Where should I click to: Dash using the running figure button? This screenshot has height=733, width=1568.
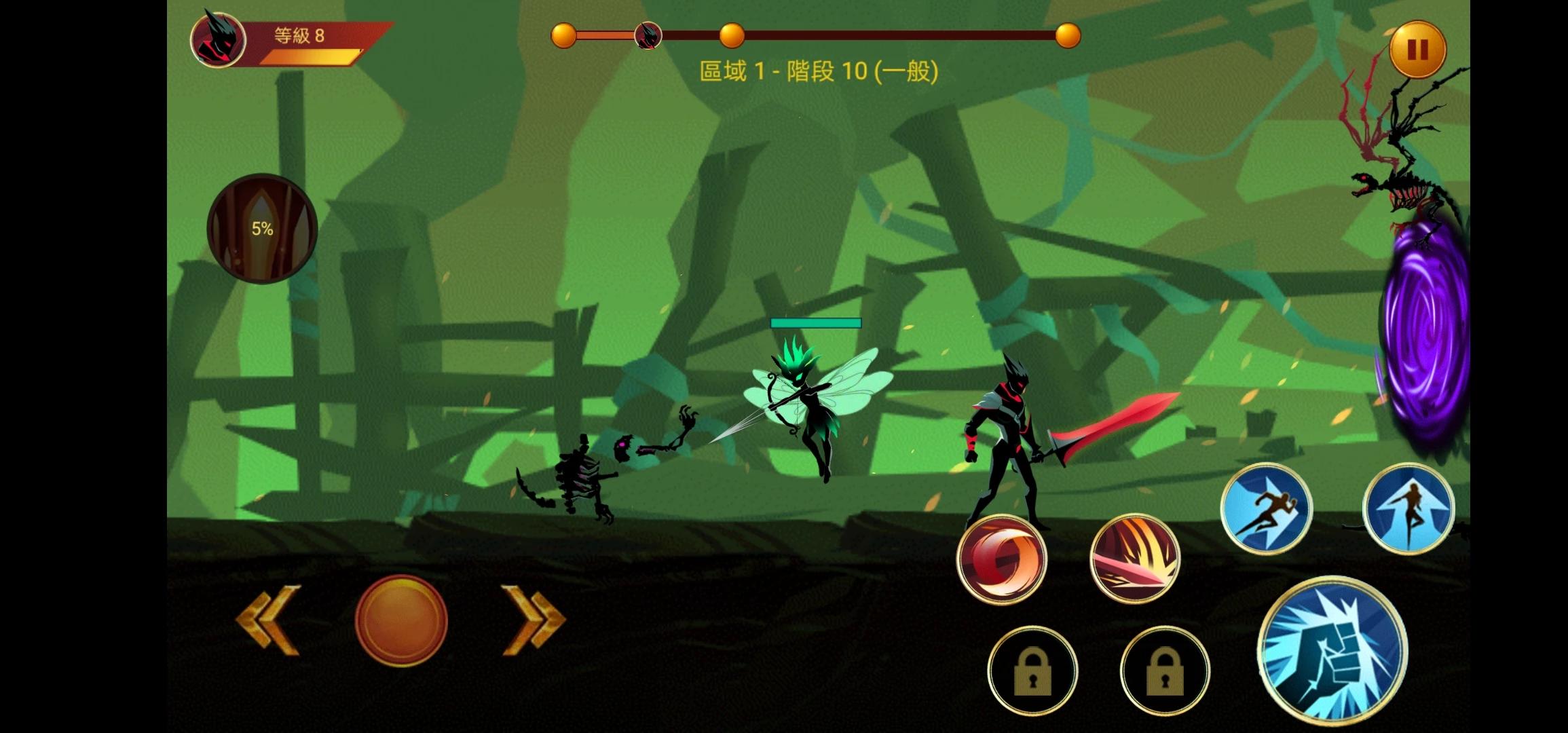pyautogui.click(x=1266, y=509)
